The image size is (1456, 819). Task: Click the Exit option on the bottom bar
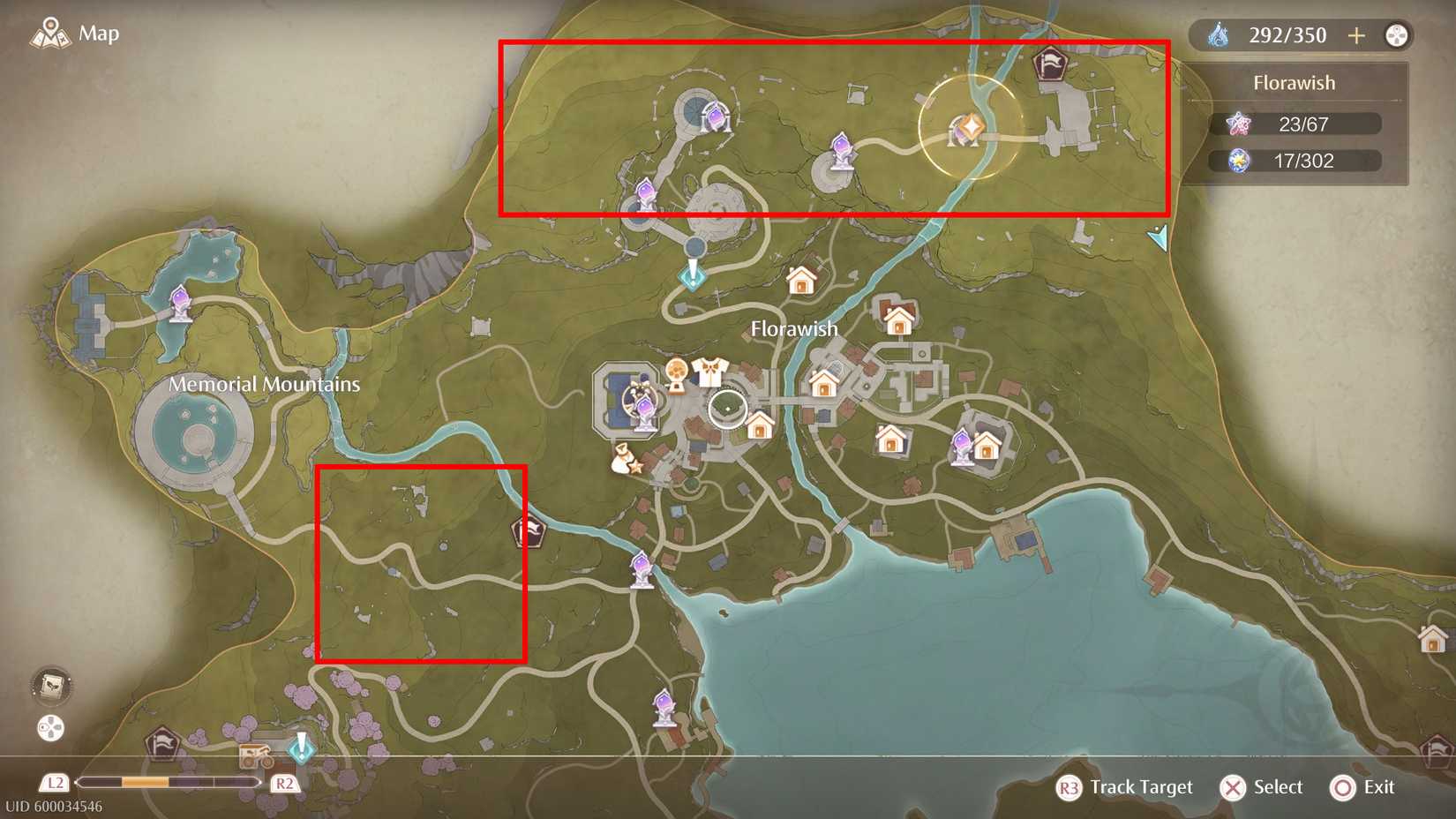coord(1343,787)
